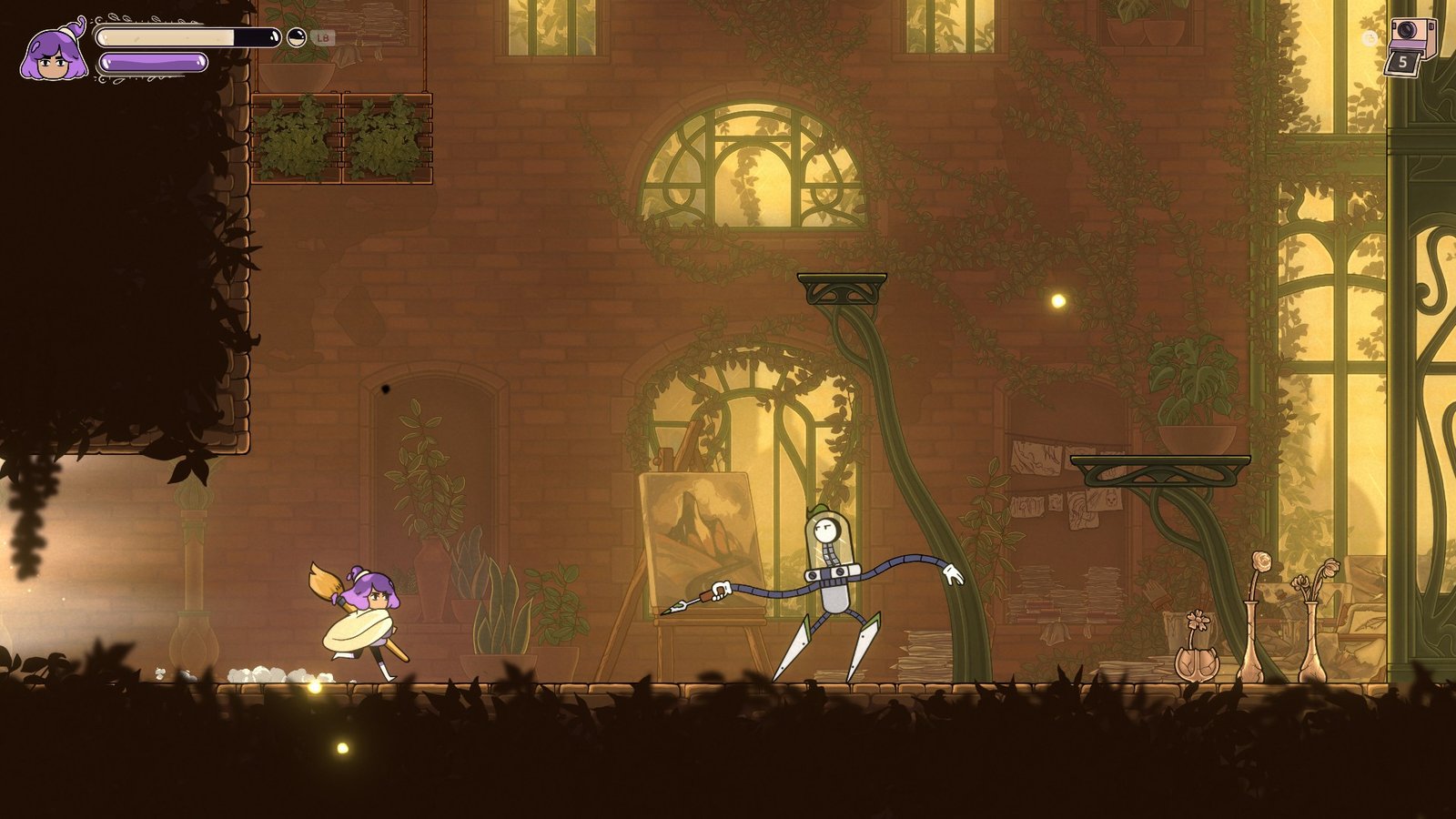Viewport: 1456px width, 819px height.
Task: Activate the half-filled orb ability icon
Action: (297, 37)
